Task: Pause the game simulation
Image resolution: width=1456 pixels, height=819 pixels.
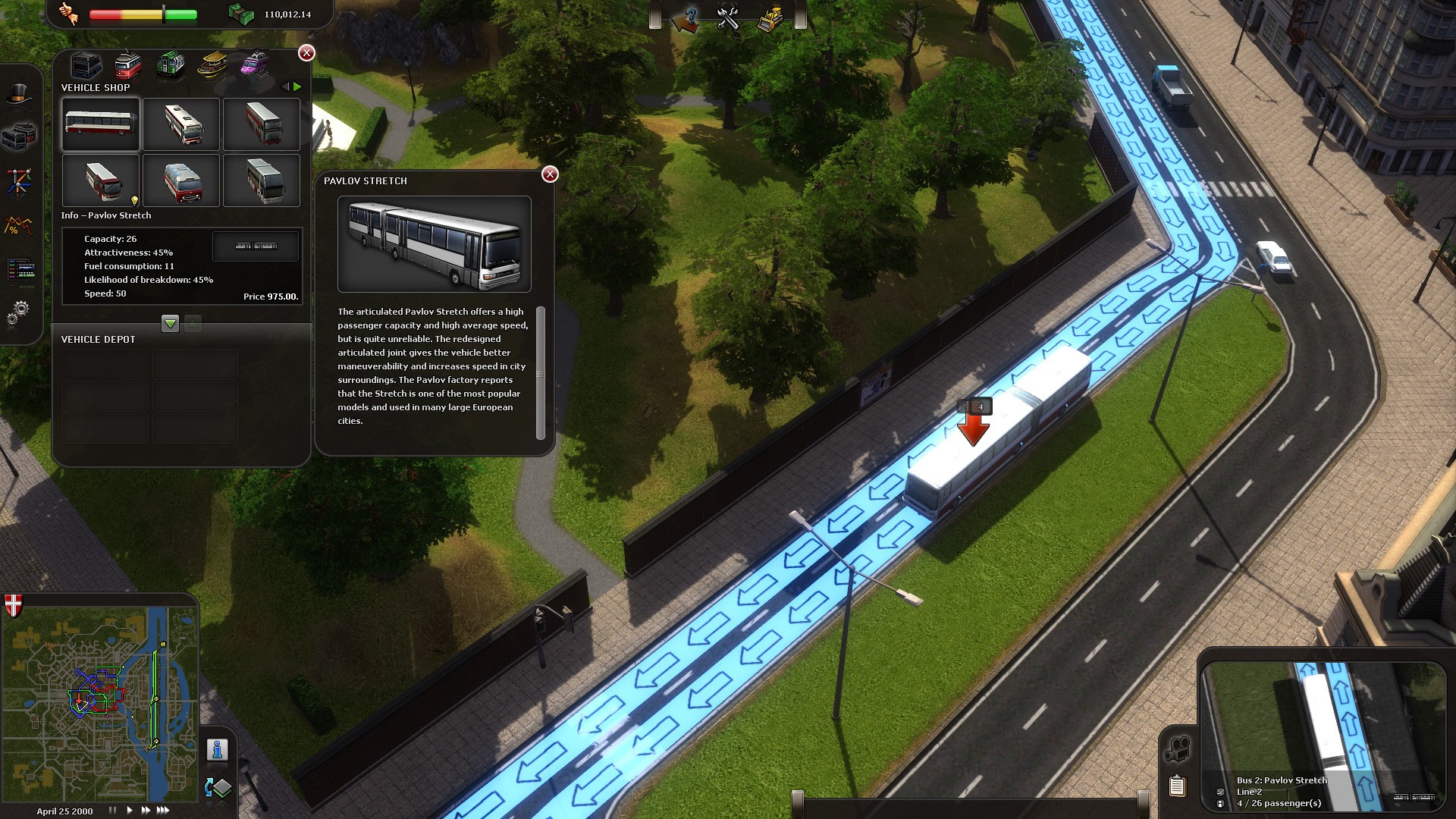Action: pos(112,811)
